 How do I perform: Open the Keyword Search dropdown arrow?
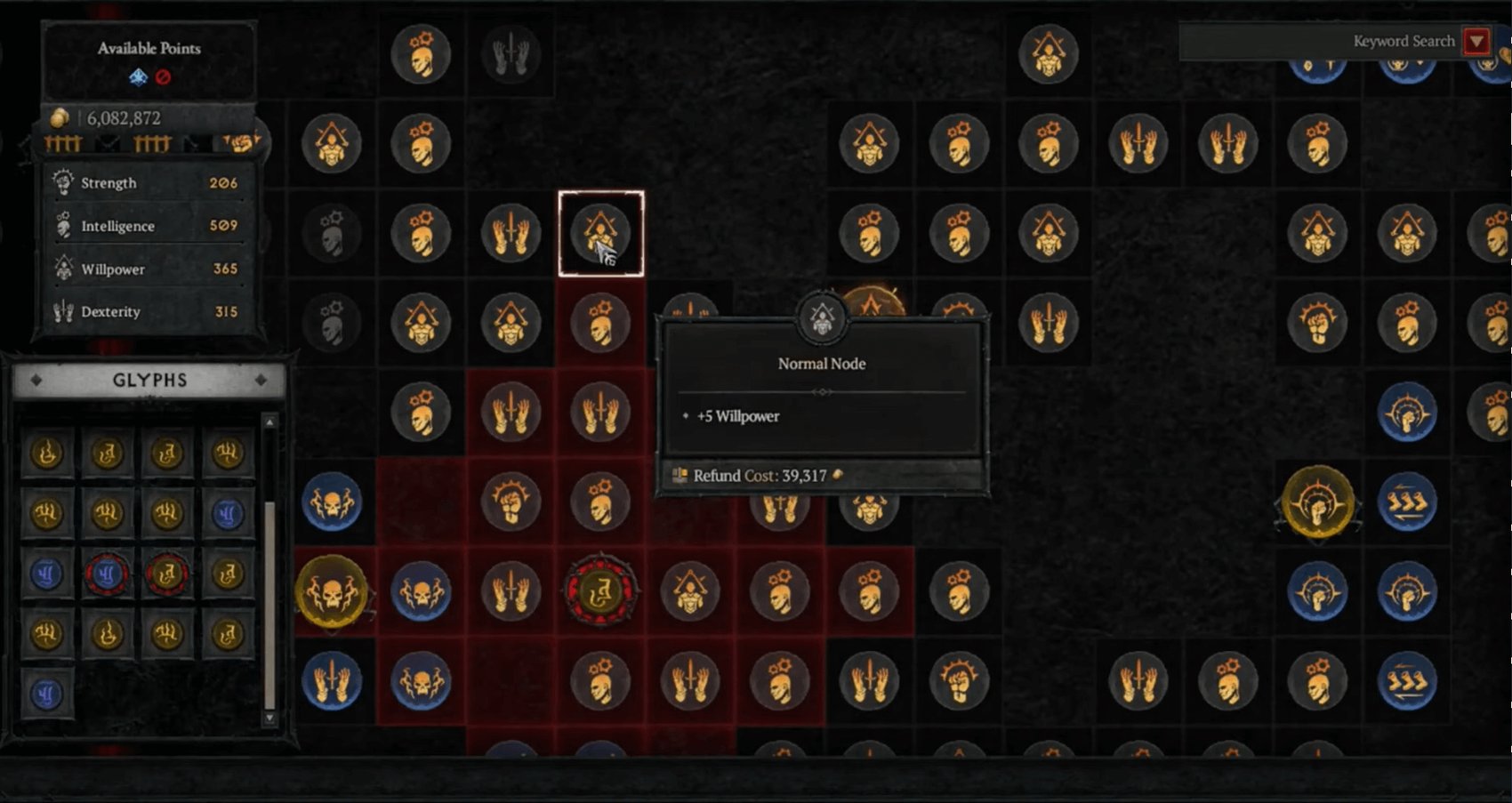coord(1478,41)
